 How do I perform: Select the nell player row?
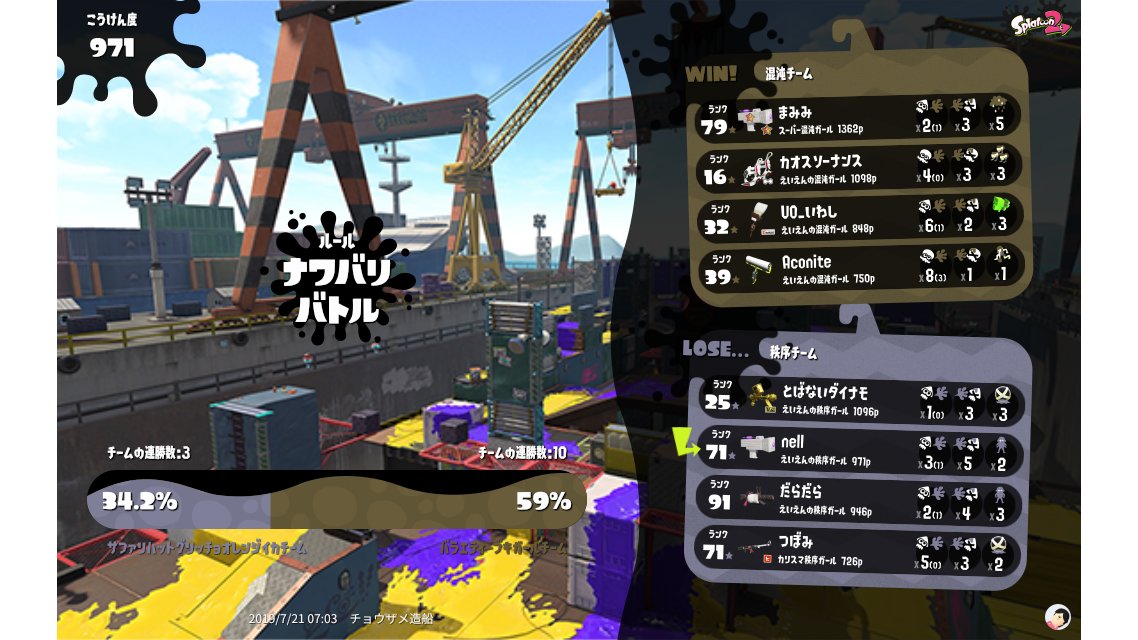tap(860, 451)
